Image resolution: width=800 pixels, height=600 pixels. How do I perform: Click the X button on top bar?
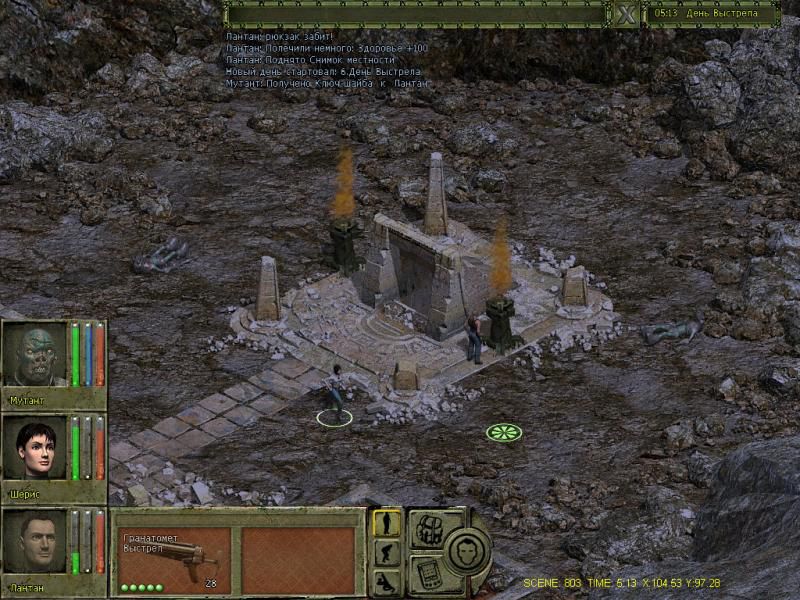tap(626, 14)
